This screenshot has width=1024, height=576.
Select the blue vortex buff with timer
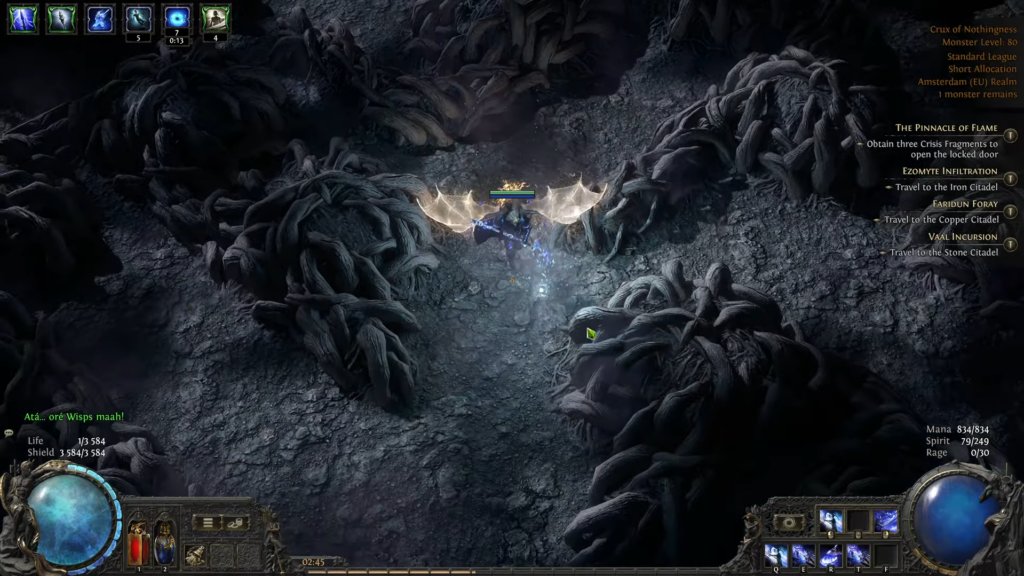(x=177, y=19)
